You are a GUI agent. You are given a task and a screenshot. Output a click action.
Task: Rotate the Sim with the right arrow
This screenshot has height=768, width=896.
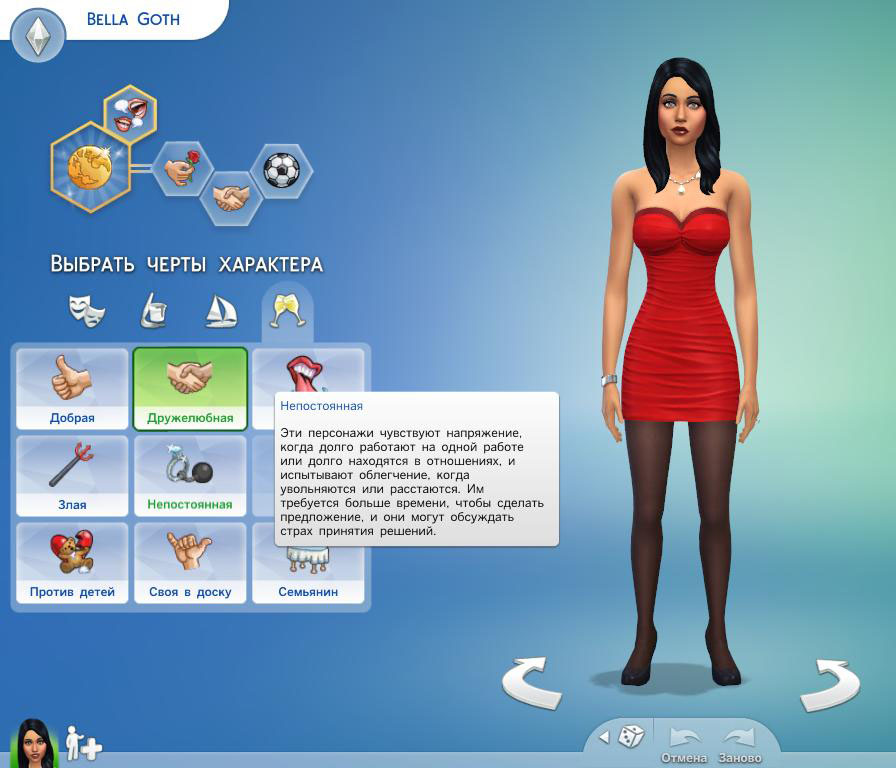click(830, 683)
